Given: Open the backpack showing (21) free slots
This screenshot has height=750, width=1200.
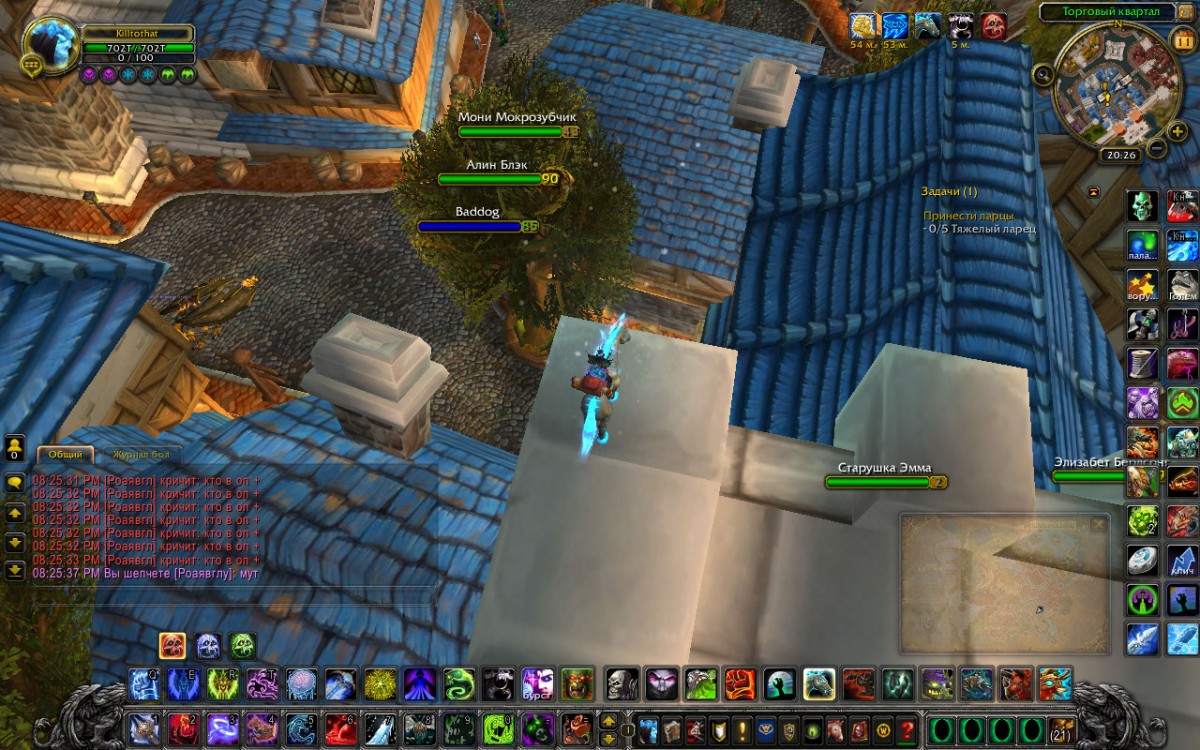Looking at the screenshot, I should (x=1062, y=729).
